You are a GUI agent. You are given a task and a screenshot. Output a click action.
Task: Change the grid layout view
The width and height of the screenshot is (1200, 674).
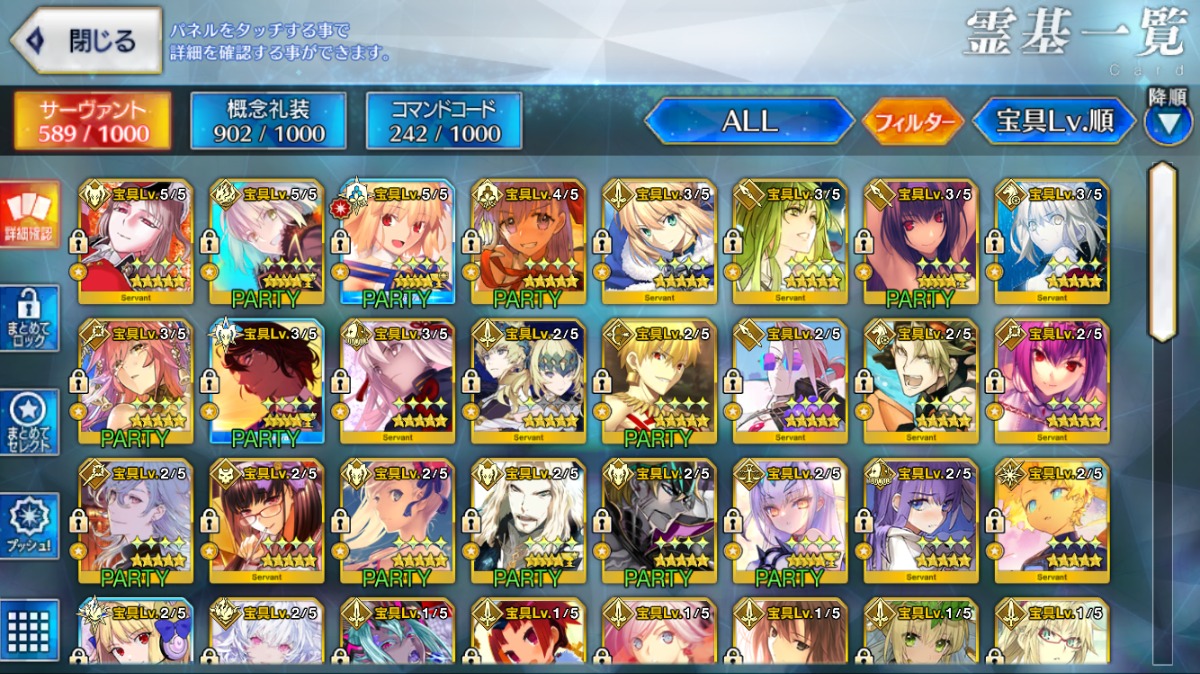(30, 628)
